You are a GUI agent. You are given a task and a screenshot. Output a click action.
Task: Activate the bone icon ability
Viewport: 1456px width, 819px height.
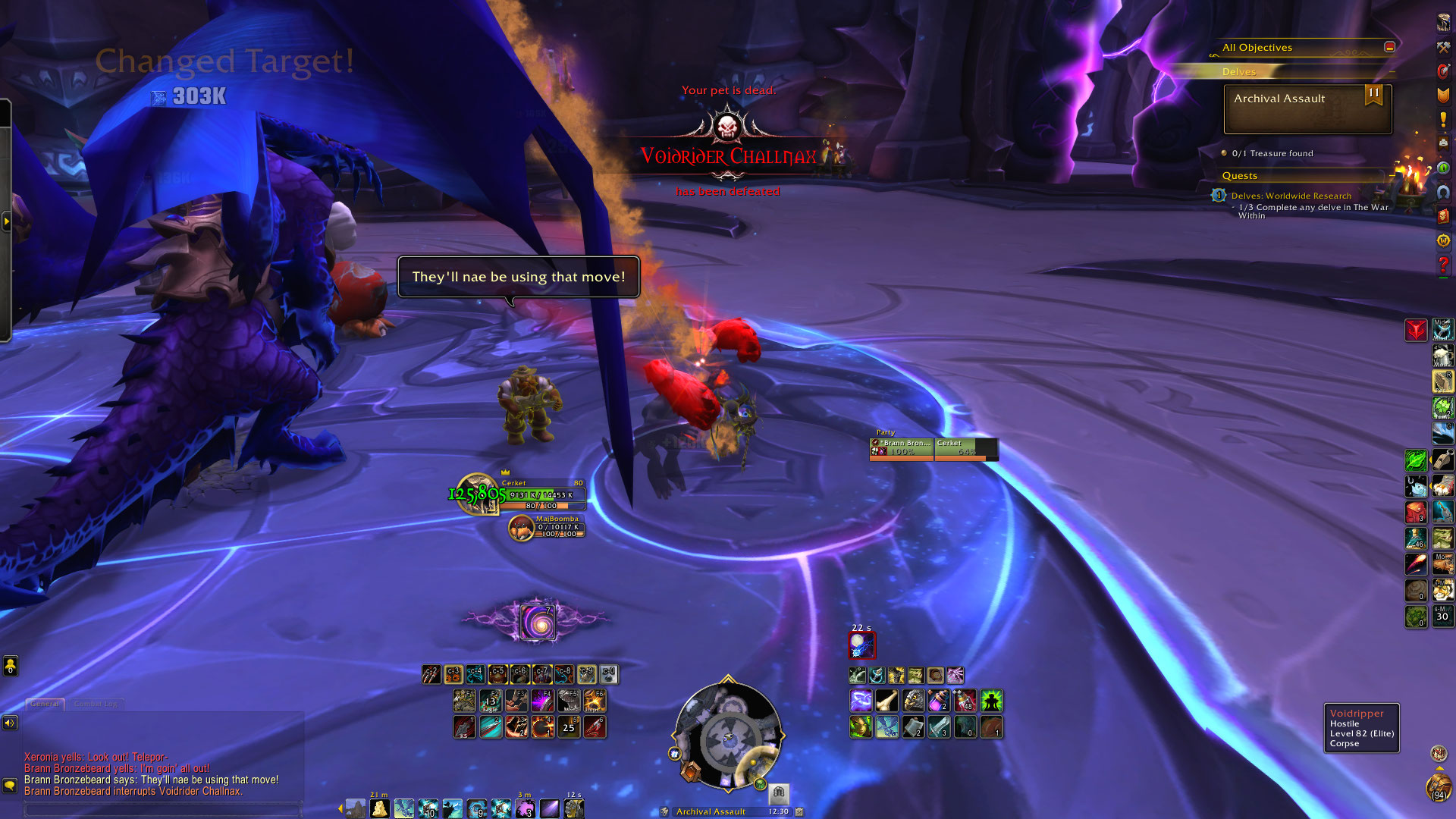coord(886,701)
